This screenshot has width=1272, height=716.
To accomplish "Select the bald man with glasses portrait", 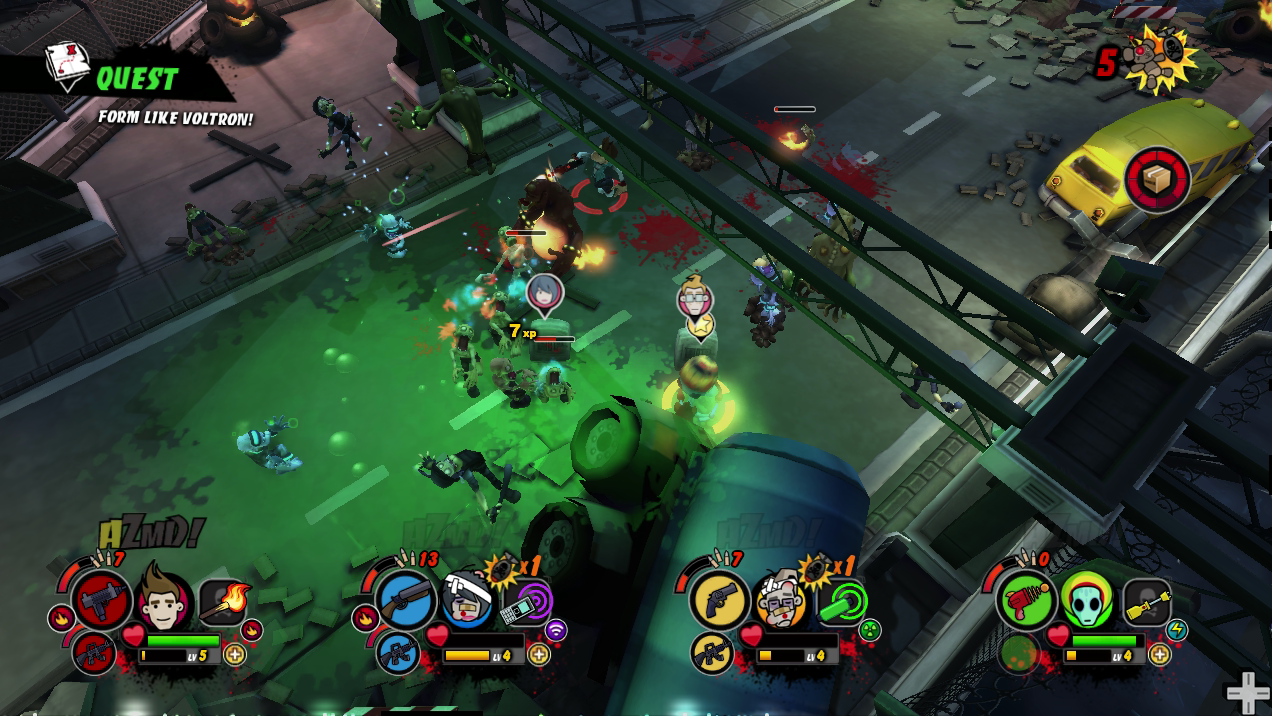I will (781, 599).
